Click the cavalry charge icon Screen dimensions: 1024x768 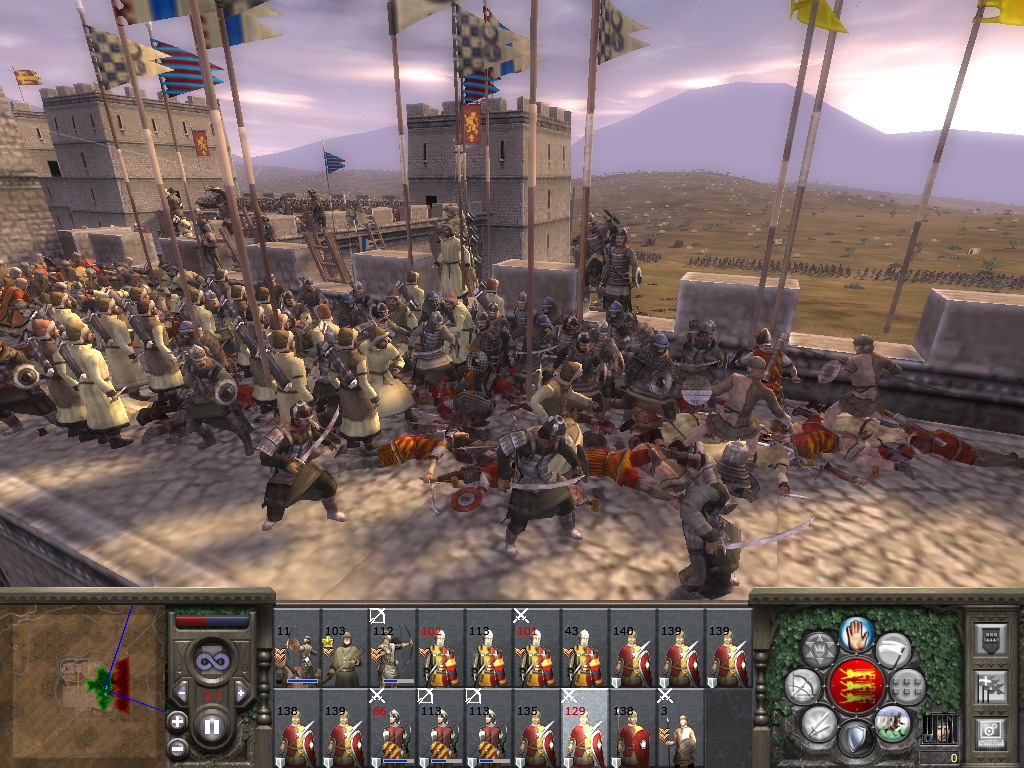click(x=892, y=720)
